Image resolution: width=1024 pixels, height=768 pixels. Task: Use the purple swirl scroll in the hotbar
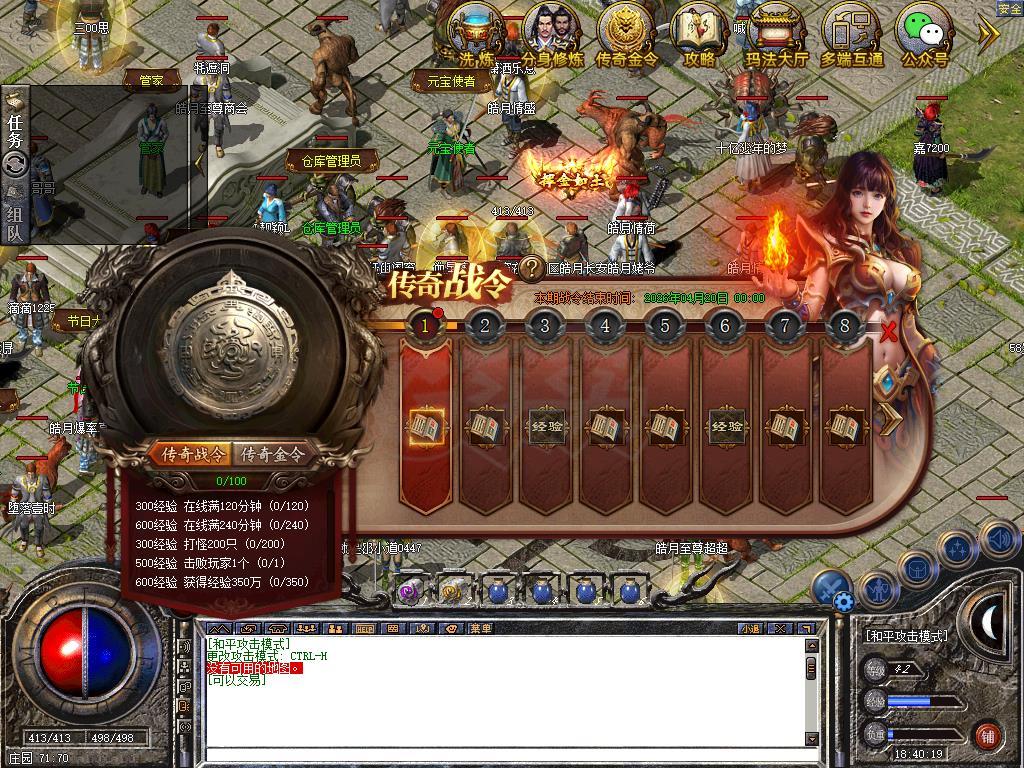(410, 591)
